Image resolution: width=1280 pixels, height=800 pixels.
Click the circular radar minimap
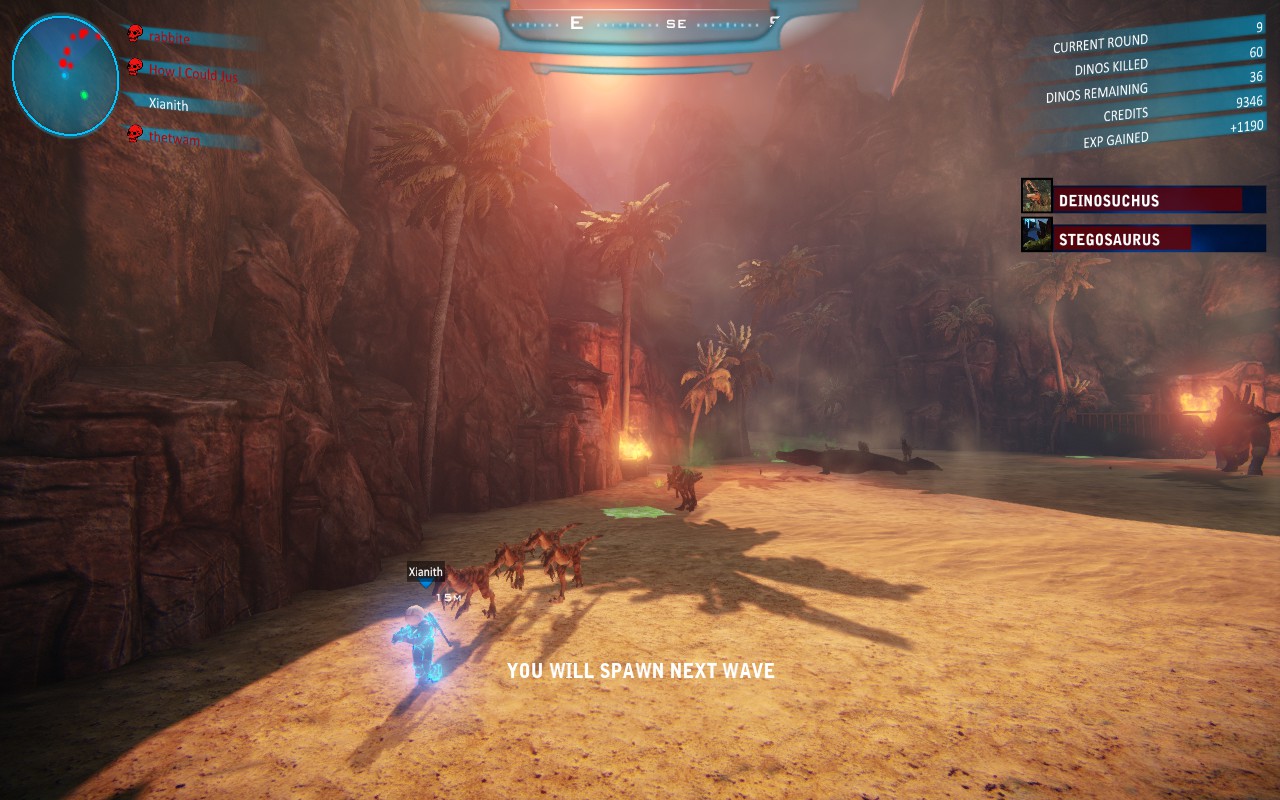(65, 75)
